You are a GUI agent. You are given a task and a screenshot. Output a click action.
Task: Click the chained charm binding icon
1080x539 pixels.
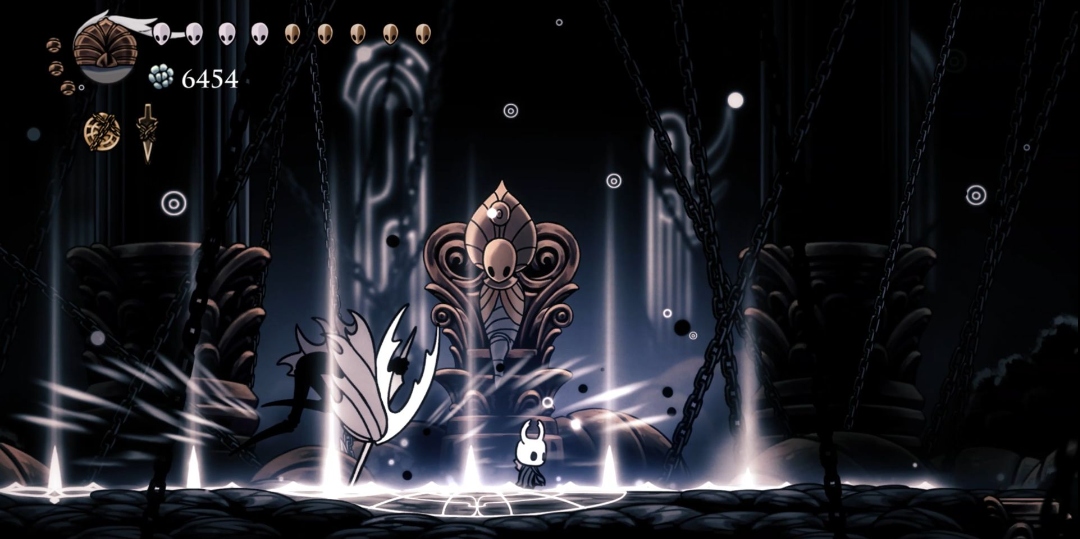101,131
